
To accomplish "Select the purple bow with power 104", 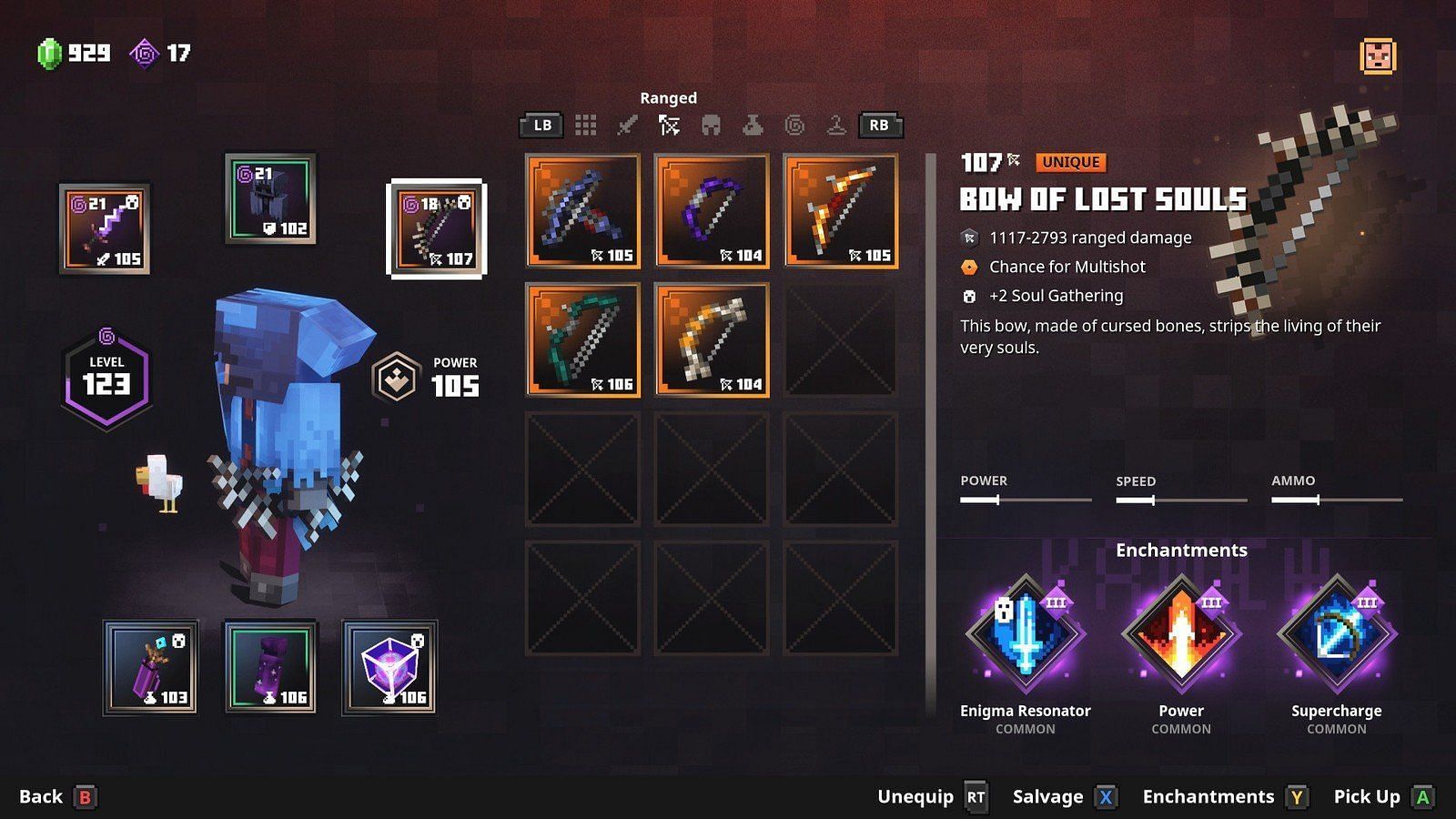I will coord(712,211).
